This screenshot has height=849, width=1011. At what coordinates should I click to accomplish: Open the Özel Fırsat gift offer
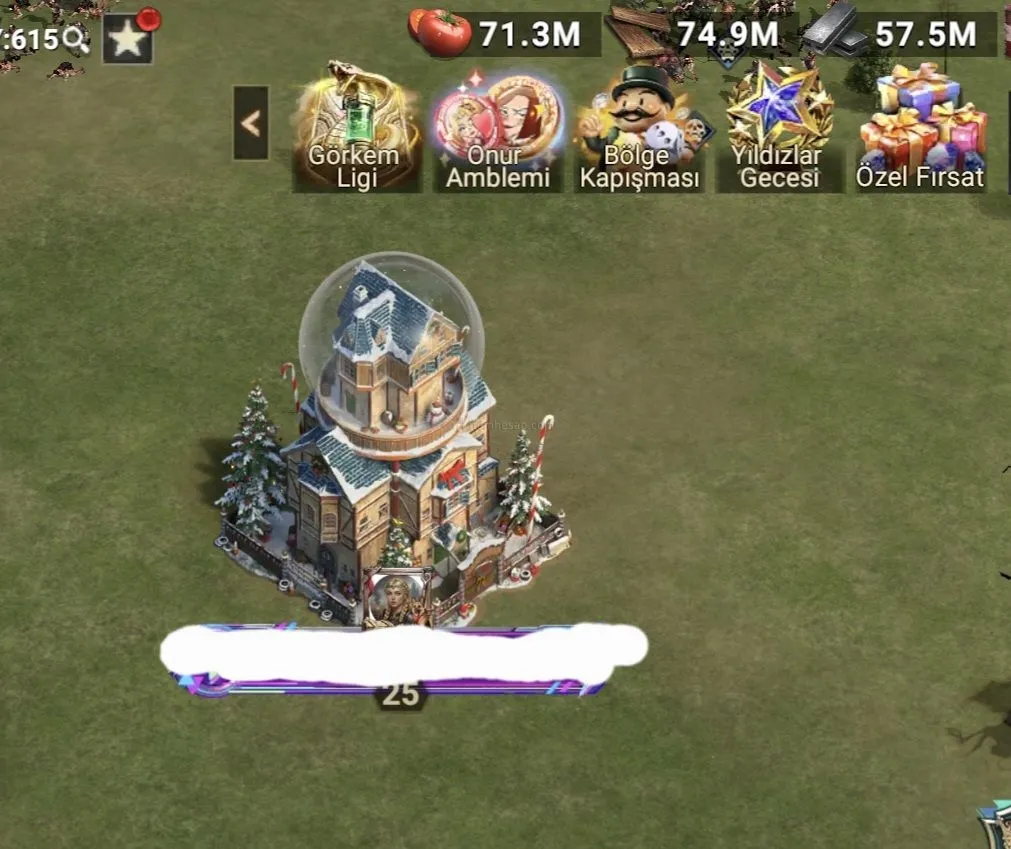(x=921, y=128)
